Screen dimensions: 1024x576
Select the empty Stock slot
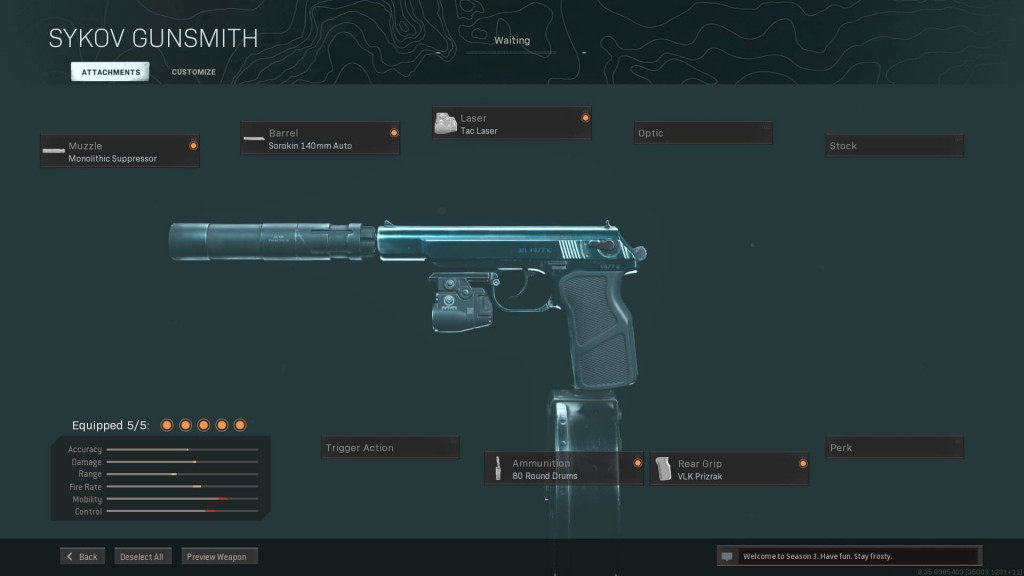tap(894, 146)
